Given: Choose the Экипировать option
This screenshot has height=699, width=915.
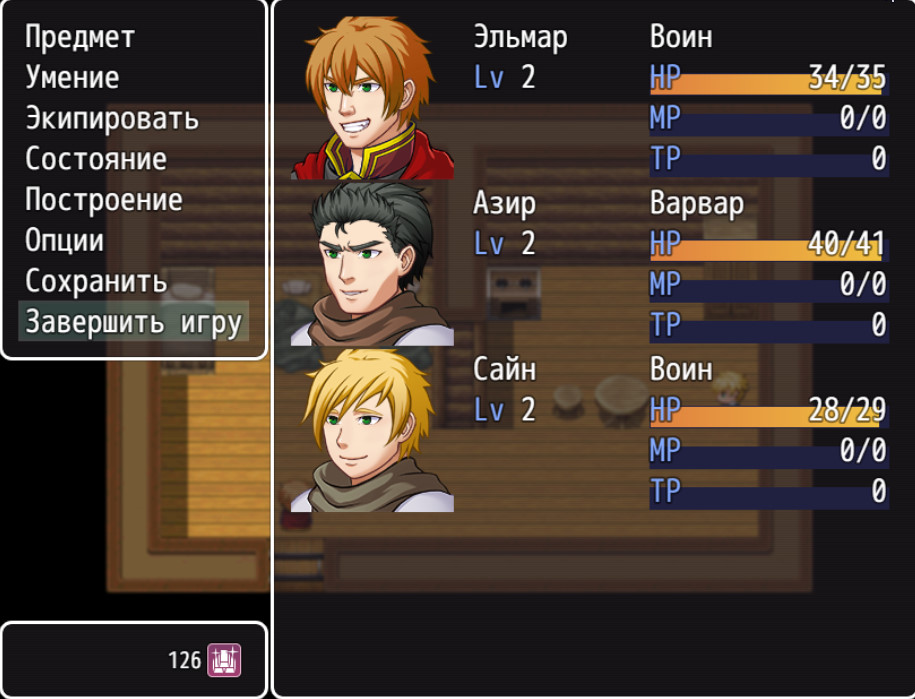Looking at the screenshot, I should tap(111, 118).
